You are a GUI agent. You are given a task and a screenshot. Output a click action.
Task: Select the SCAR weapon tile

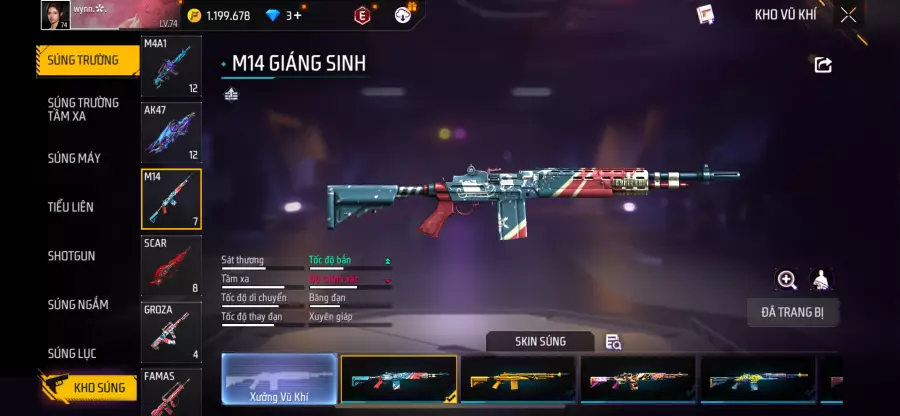tap(171, 265)
